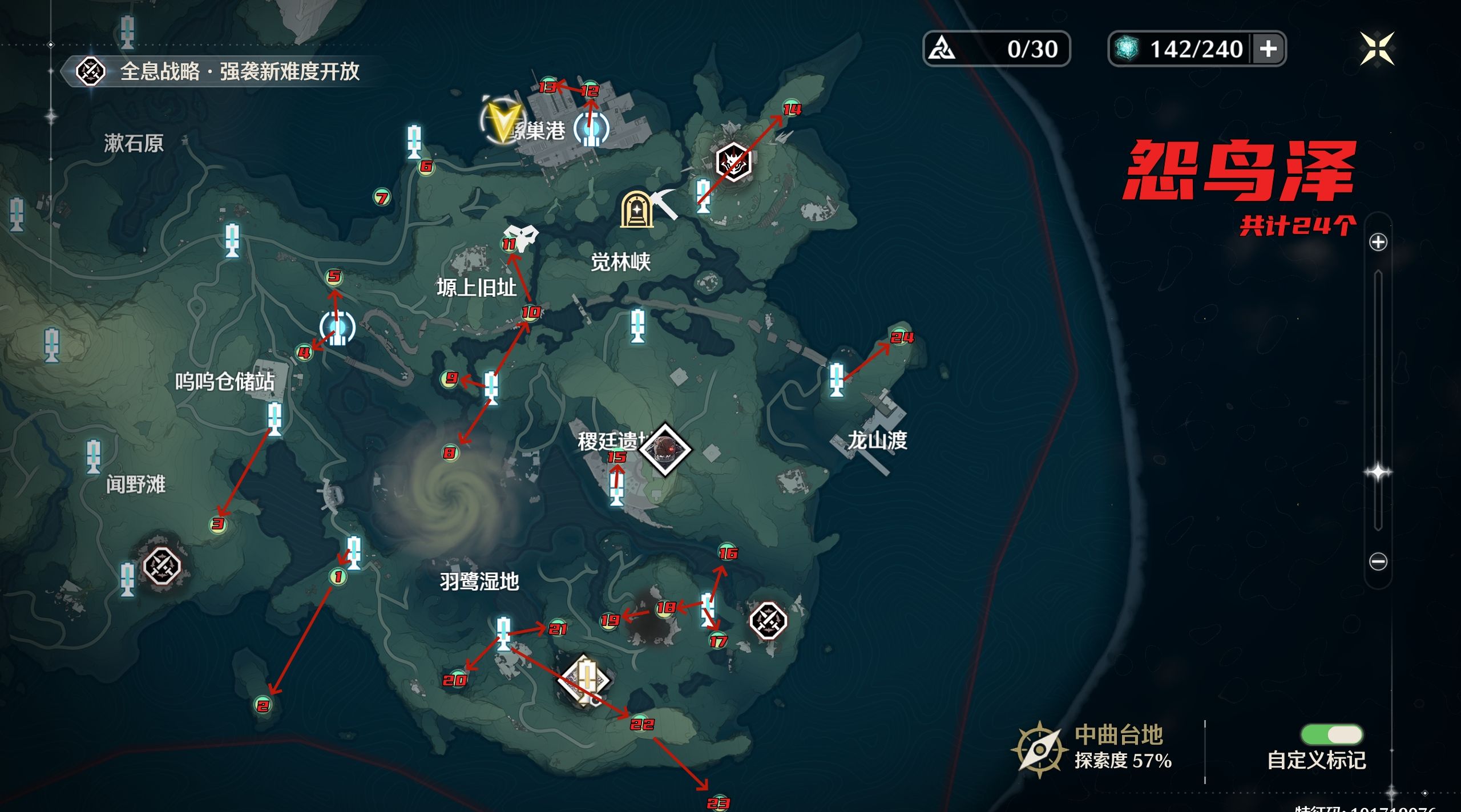Select the yellow quest marker near 窃巢港

coord(502,122)
